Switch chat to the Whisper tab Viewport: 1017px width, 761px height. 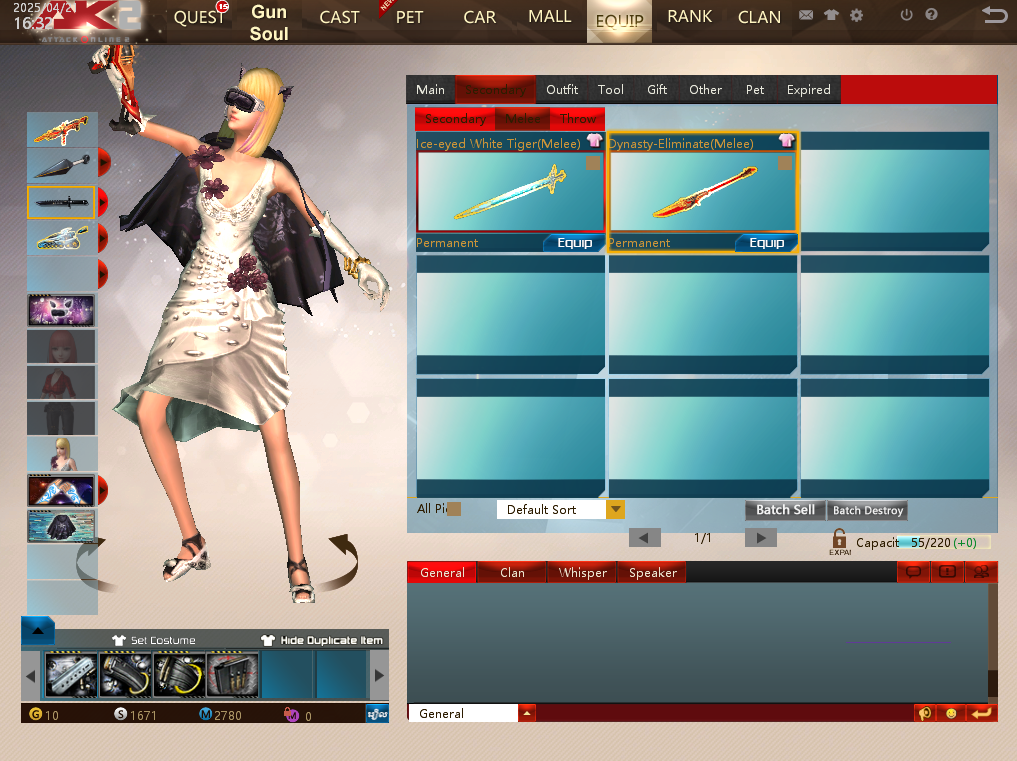[x=583, y=573]
